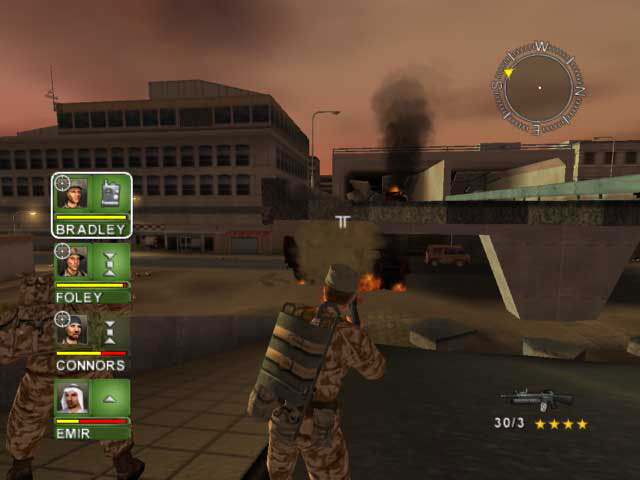
Task: Click the up-arrow icon beside Emir
Action: 111,398
